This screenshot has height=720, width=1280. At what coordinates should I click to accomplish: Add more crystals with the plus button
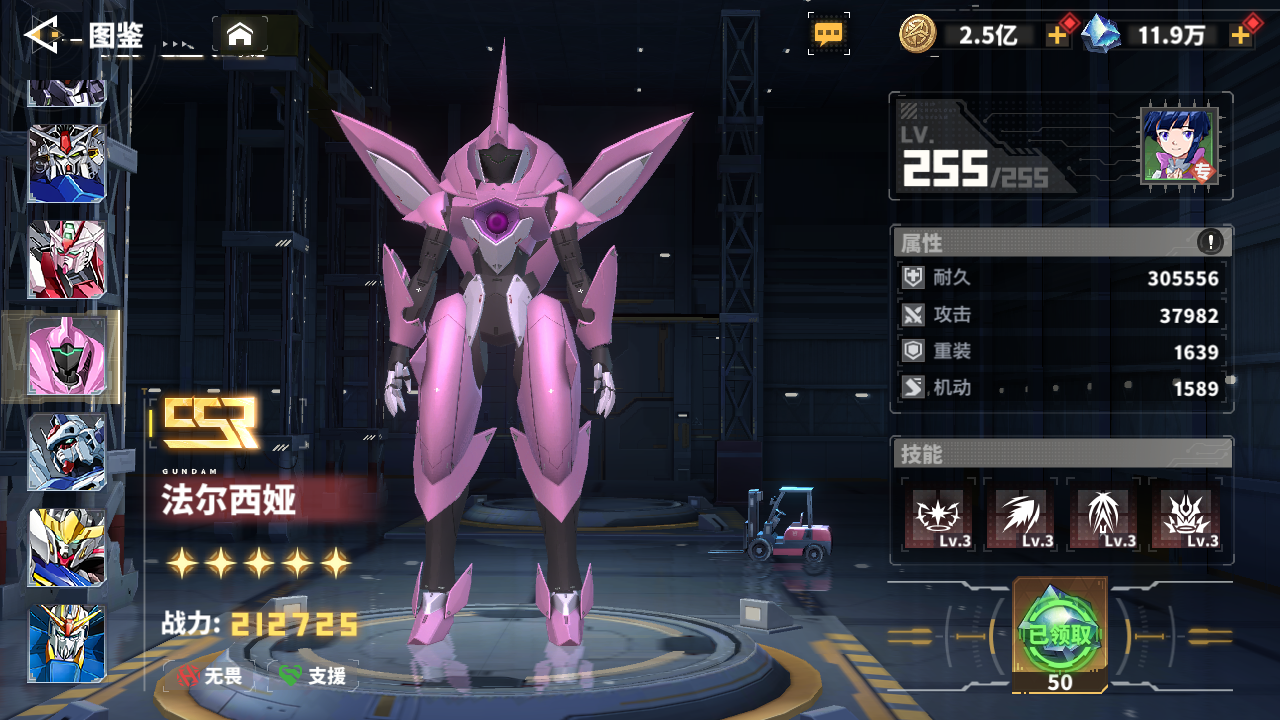click(x=1241, y=36)
